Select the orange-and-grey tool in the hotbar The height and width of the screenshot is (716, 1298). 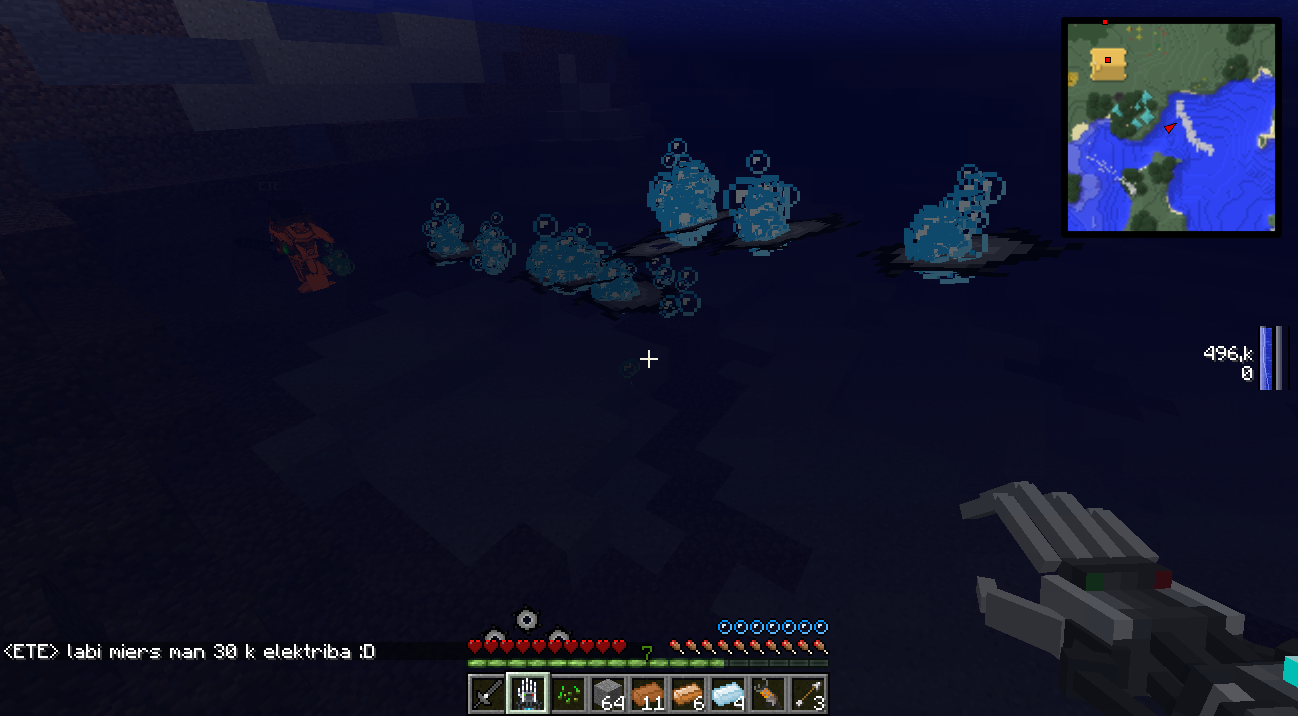(768, 693)
